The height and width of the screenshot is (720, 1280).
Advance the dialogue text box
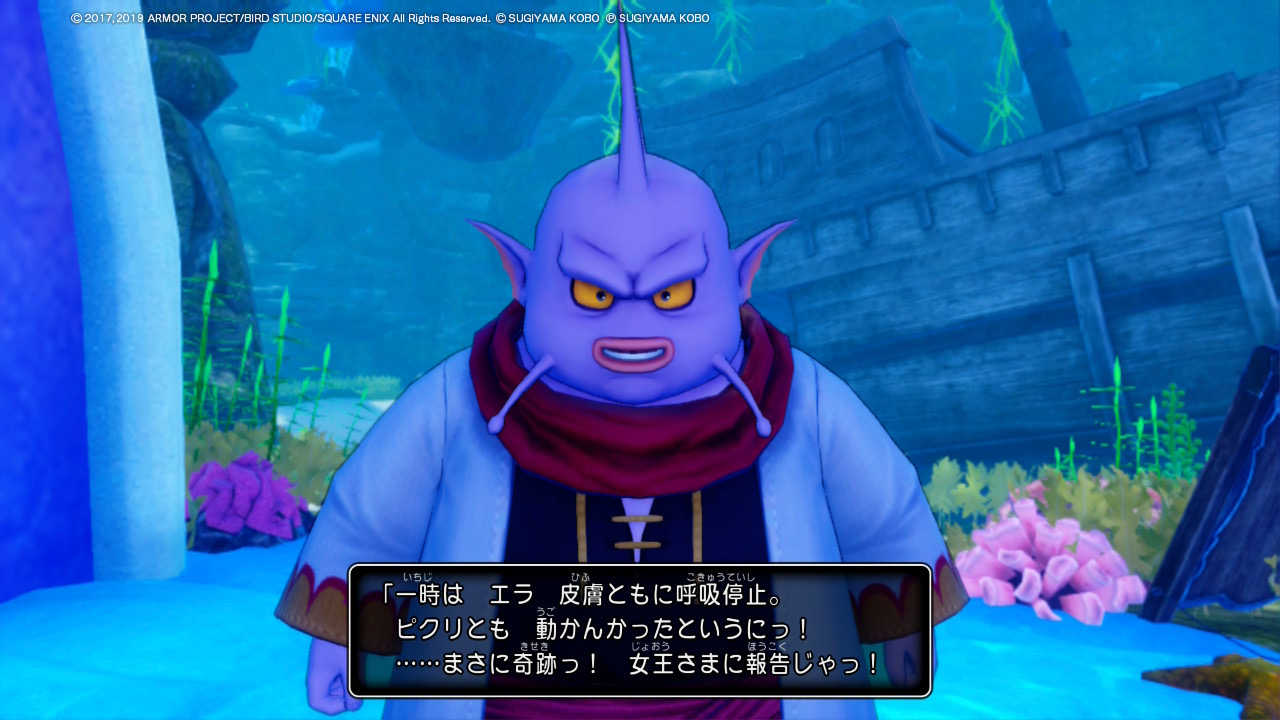tap(640, 630)
